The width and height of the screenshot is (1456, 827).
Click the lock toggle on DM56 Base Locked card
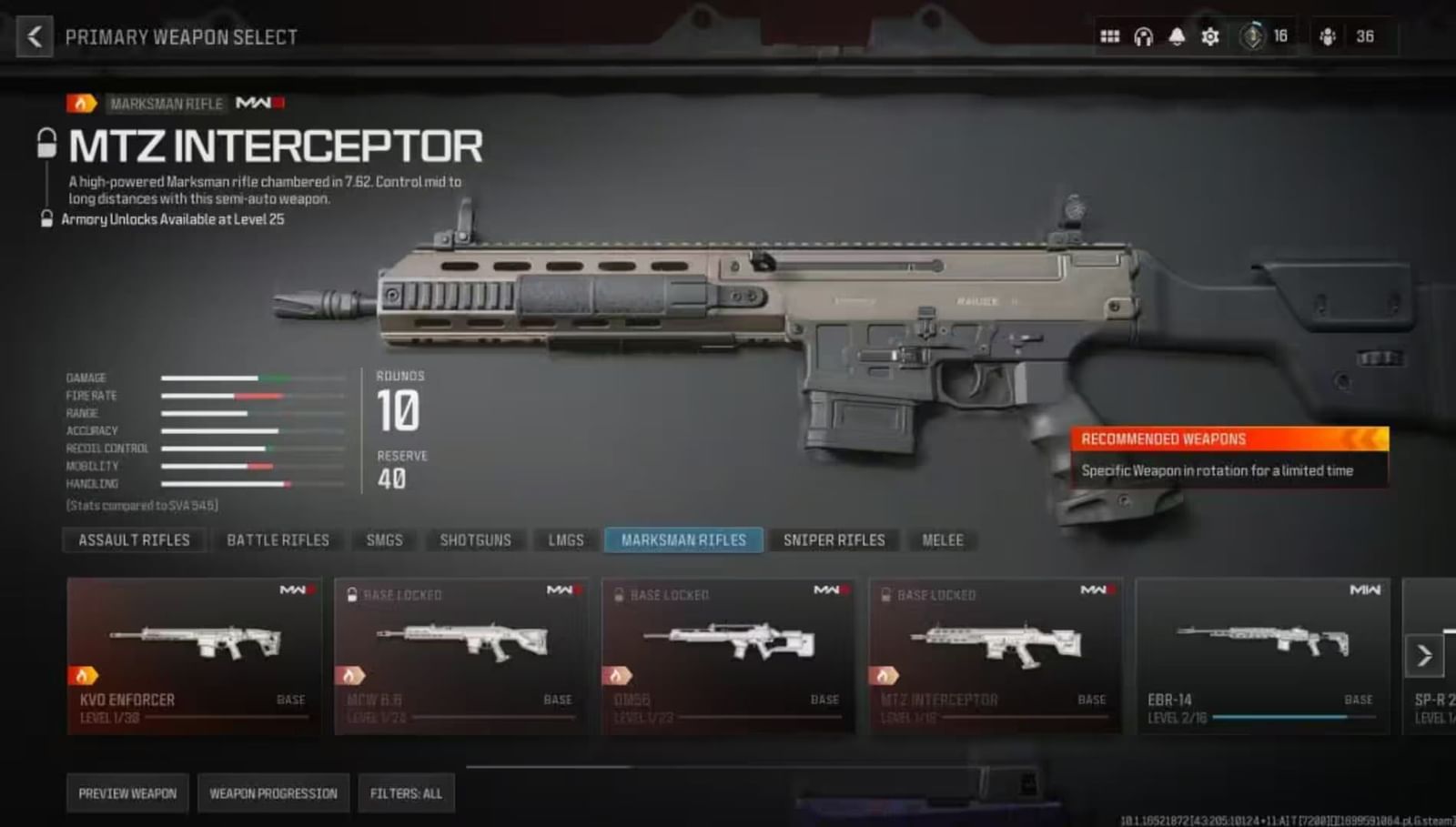click(x=618, y=595)
